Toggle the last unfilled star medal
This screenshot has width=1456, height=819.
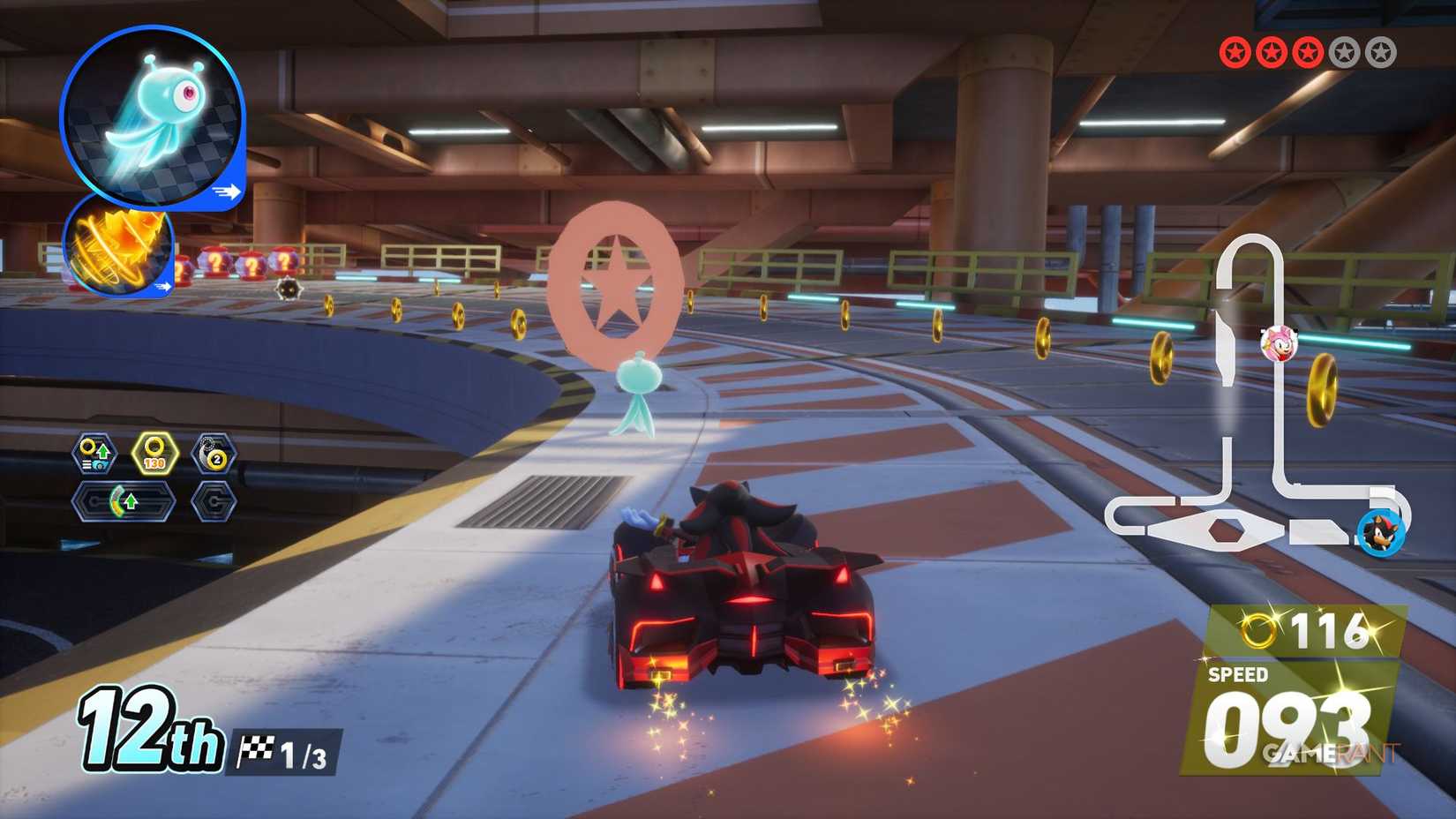click(x=1380, y=50)
